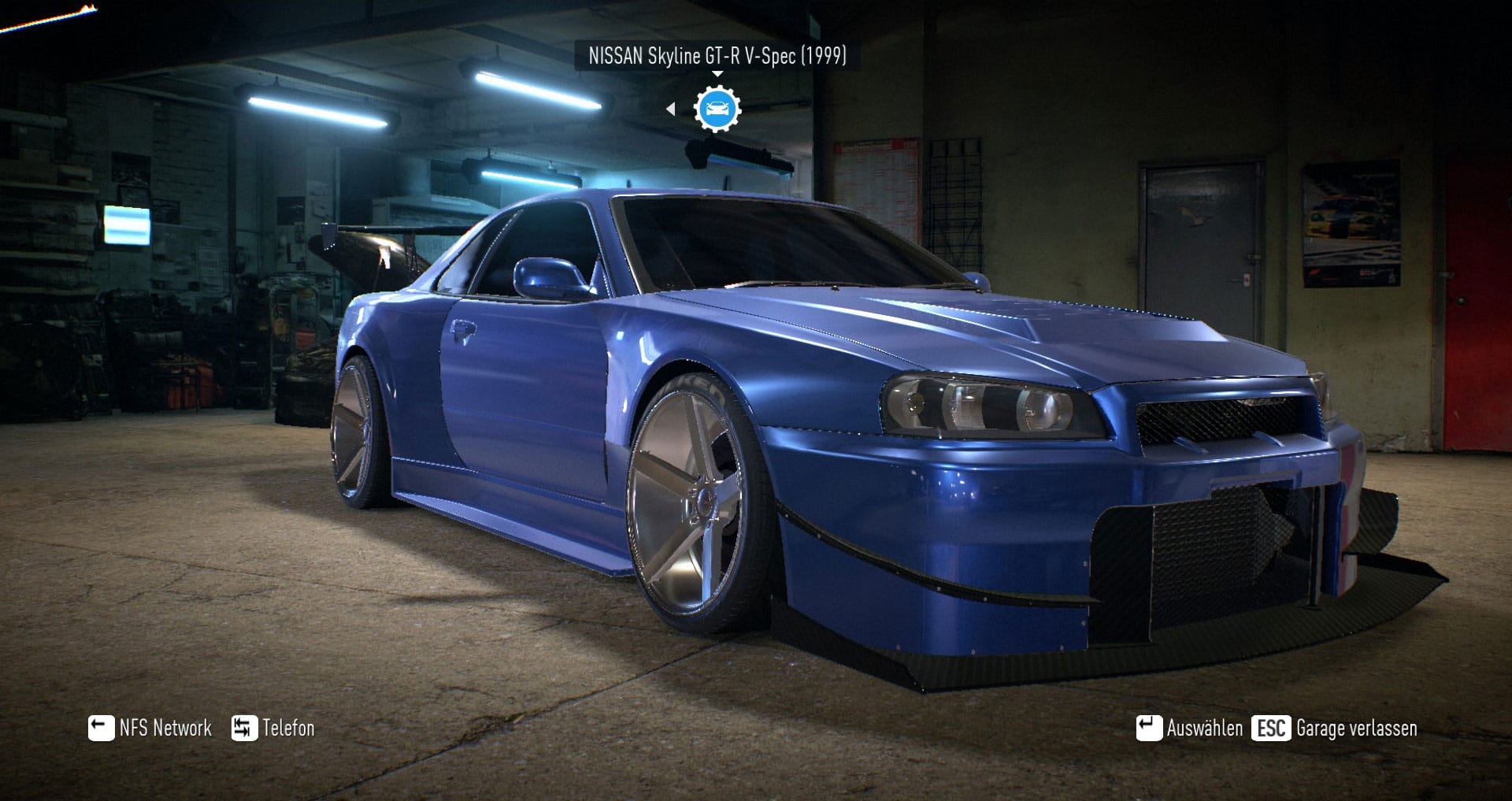Click the left arrow beside the car icon
Image resolution: width=1512 pixels, height=801 pixels.
click(x=670, y=109)
